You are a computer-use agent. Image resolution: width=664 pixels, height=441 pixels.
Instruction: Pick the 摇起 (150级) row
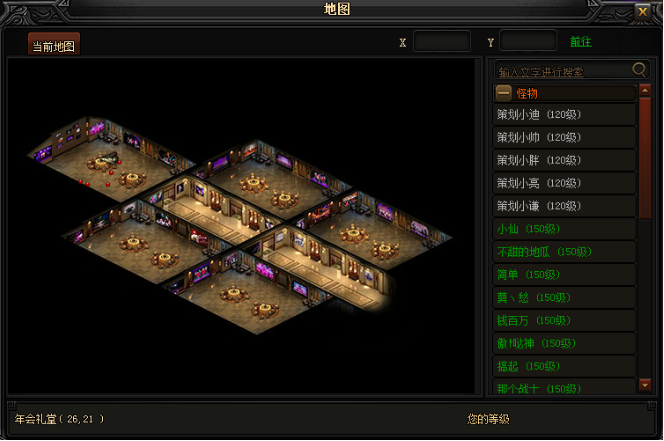564,368
